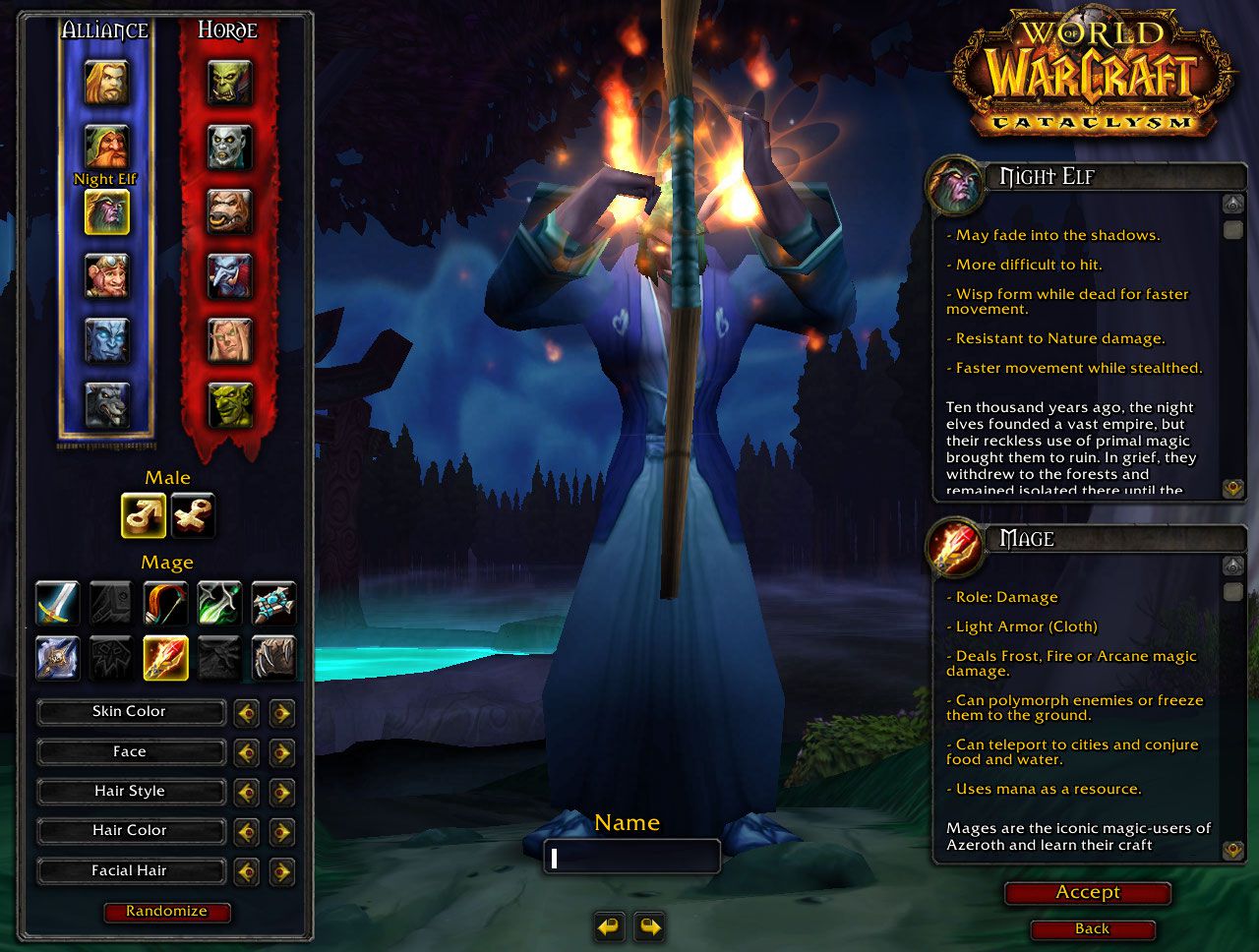The width and height of the screenshot is (1259, 952).
Task: Select the Orc race portrait
Action: [229, 83]
